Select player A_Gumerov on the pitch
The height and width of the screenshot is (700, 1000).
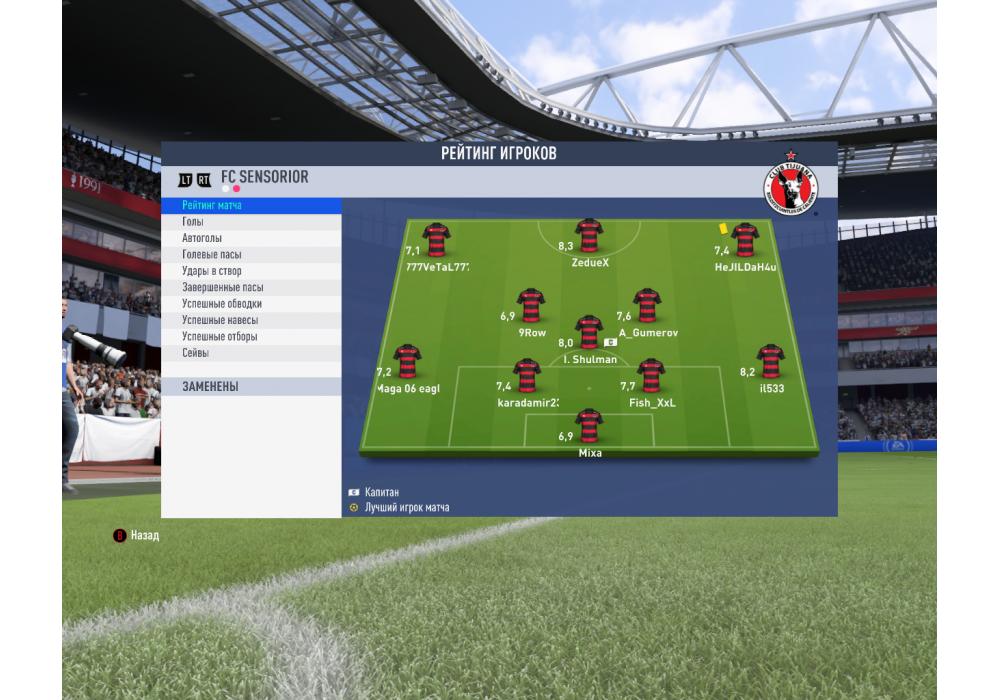[x=647, y=307]
